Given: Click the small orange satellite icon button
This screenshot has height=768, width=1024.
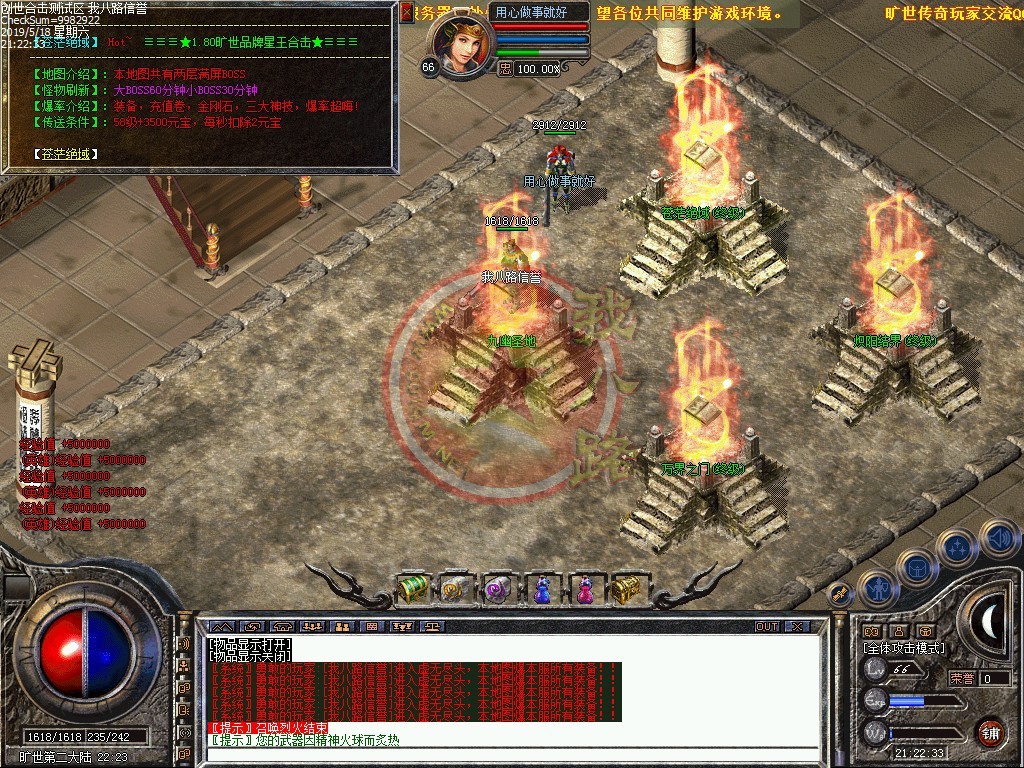Looking at the screenshot, I should (x=840, y=594).
